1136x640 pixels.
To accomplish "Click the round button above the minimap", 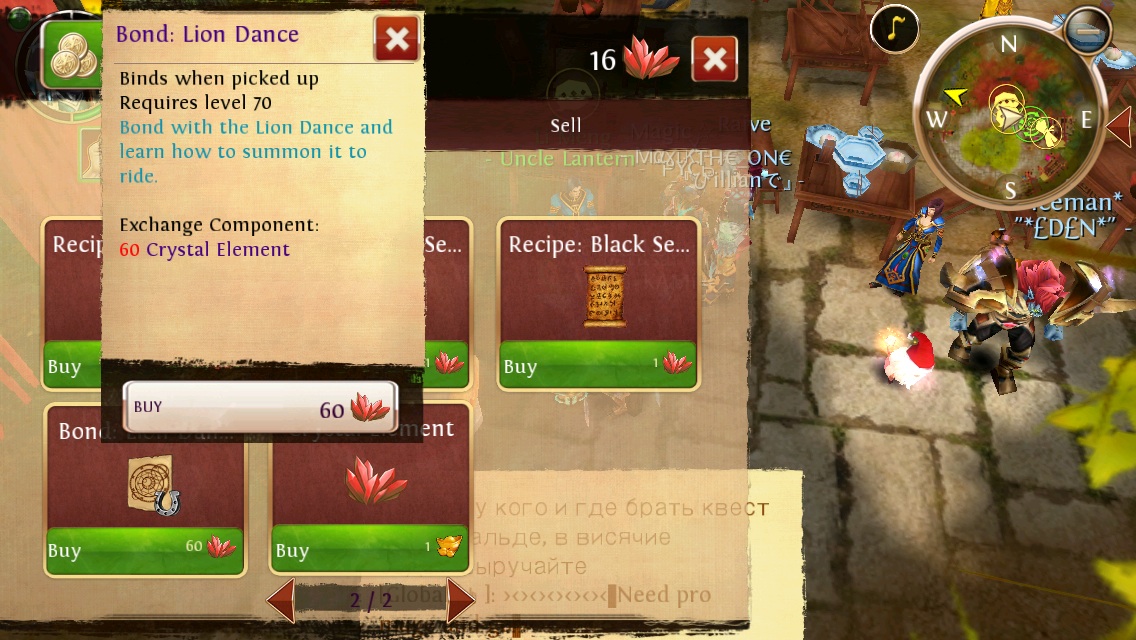I will tap(1087, 30).
